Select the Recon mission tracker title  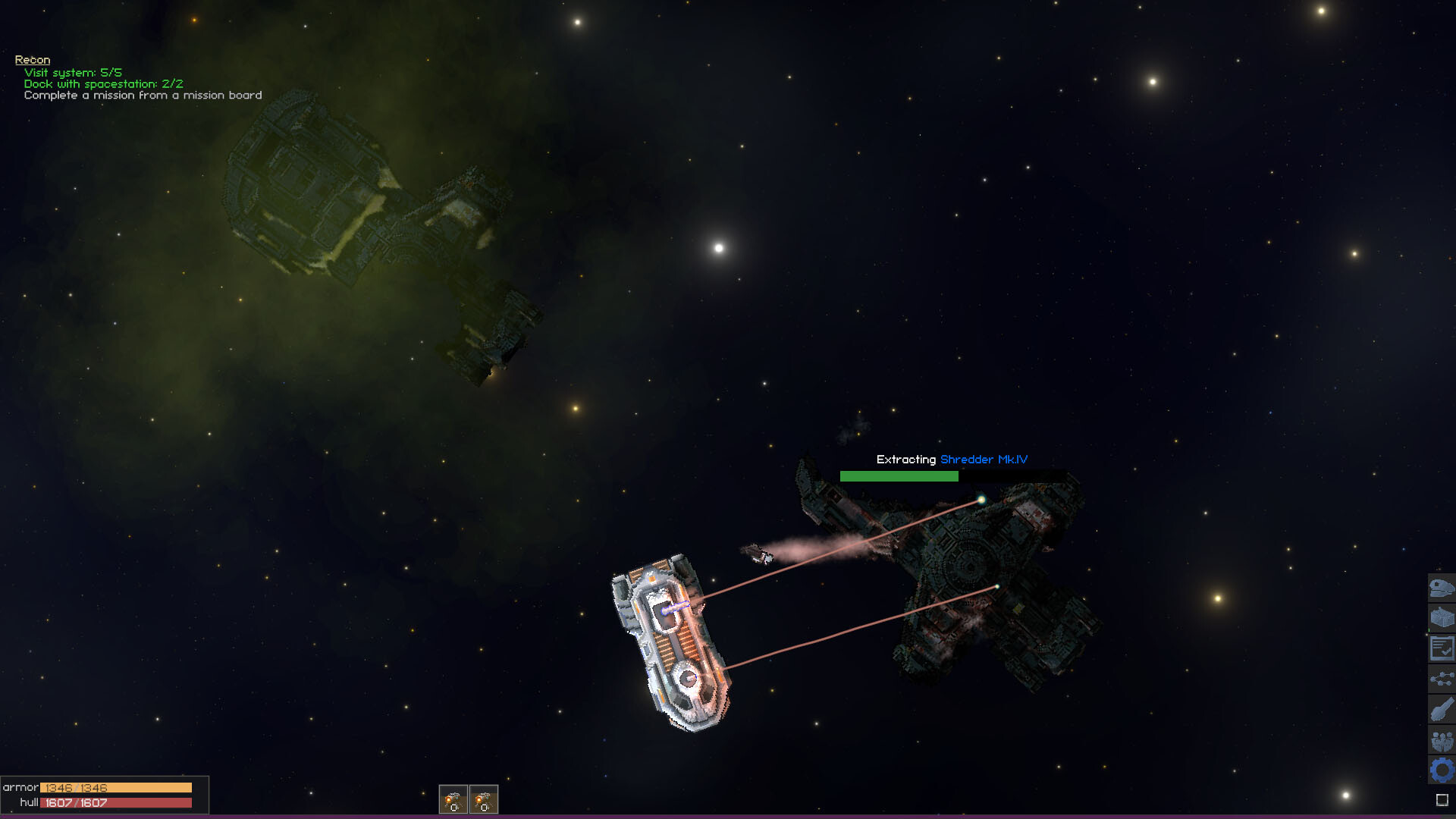[x=33, y=60]
